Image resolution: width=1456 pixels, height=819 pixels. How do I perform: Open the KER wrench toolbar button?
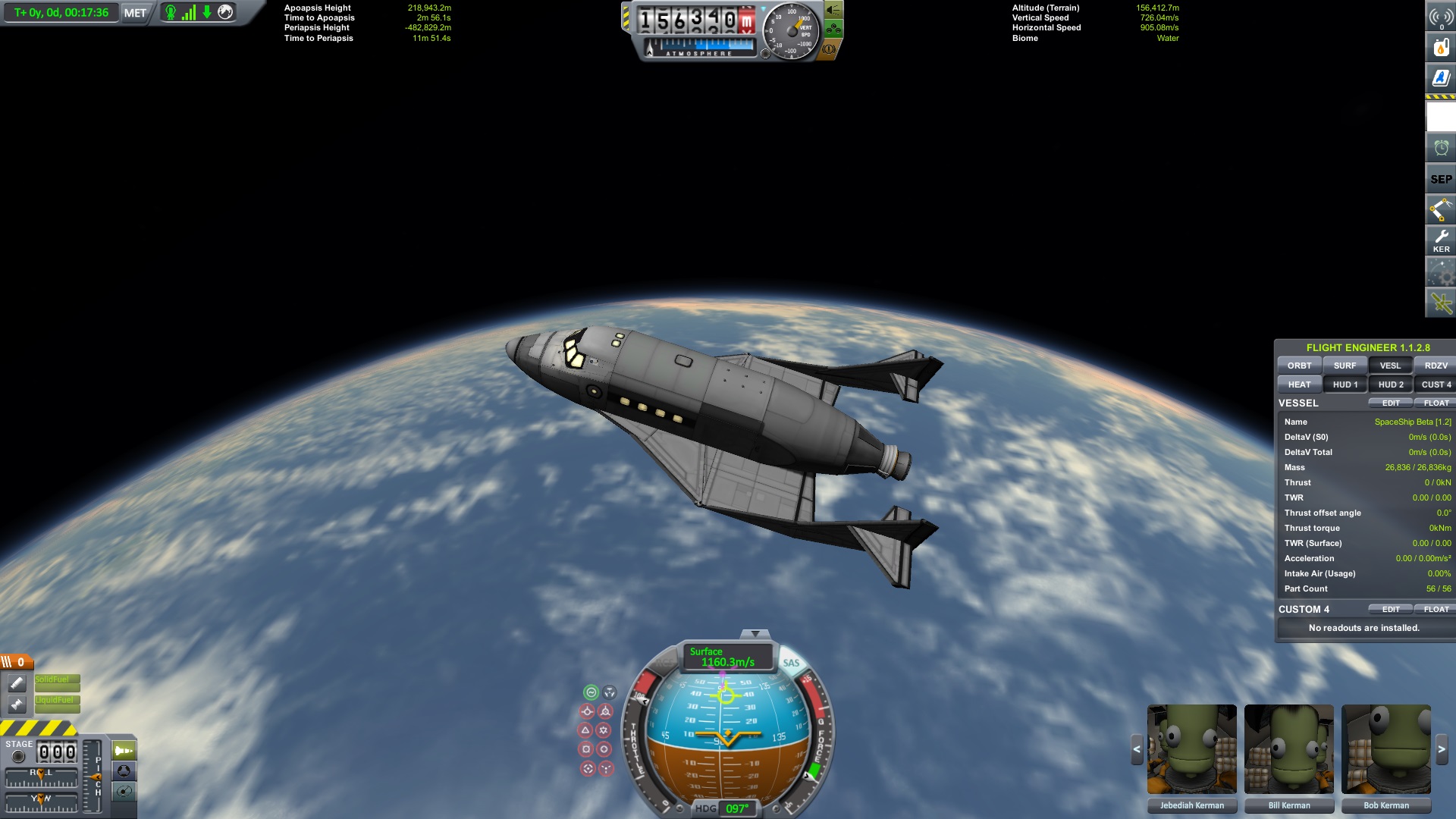1441,240
